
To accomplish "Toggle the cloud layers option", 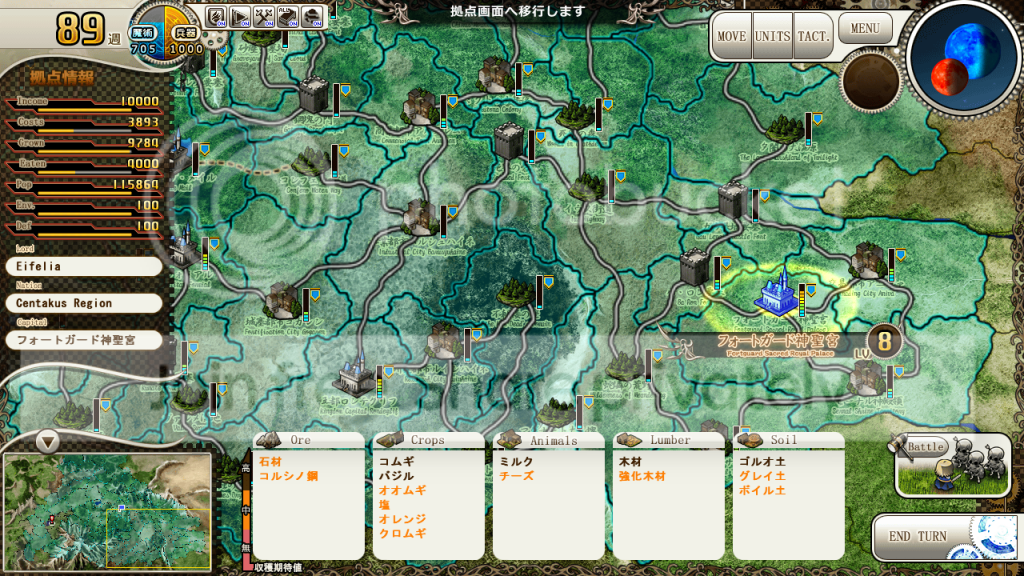I will (x=313, y=16).
